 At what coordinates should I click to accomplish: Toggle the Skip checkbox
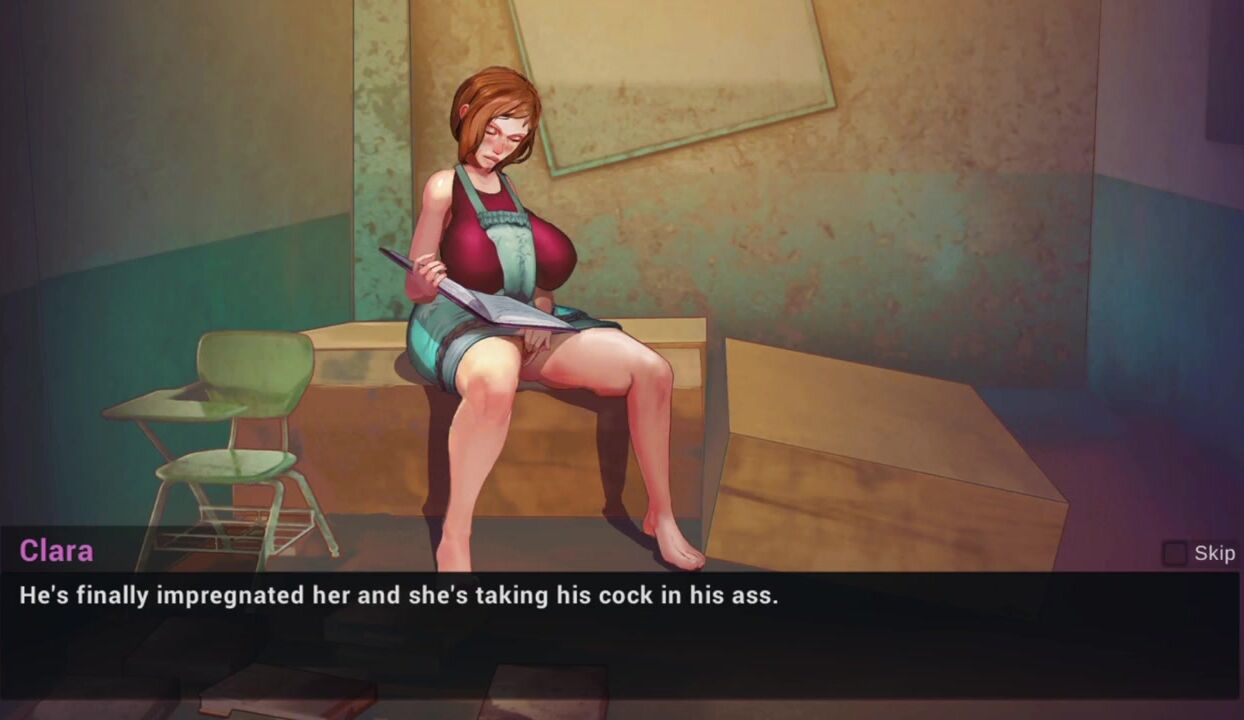1175,553
